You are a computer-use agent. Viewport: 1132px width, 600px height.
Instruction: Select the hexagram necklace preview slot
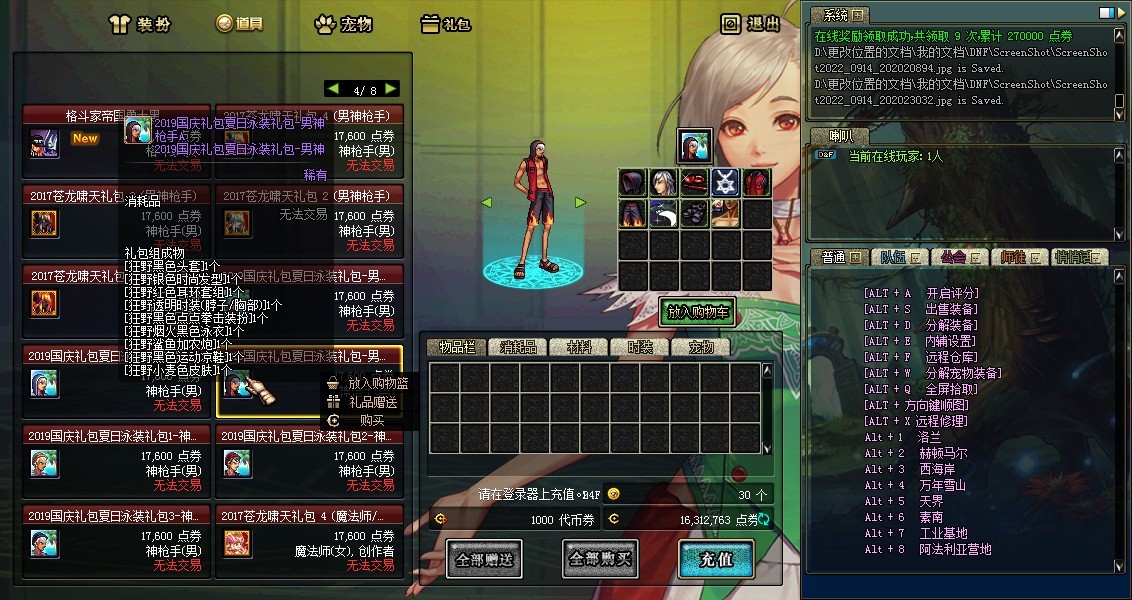(725, 183)
